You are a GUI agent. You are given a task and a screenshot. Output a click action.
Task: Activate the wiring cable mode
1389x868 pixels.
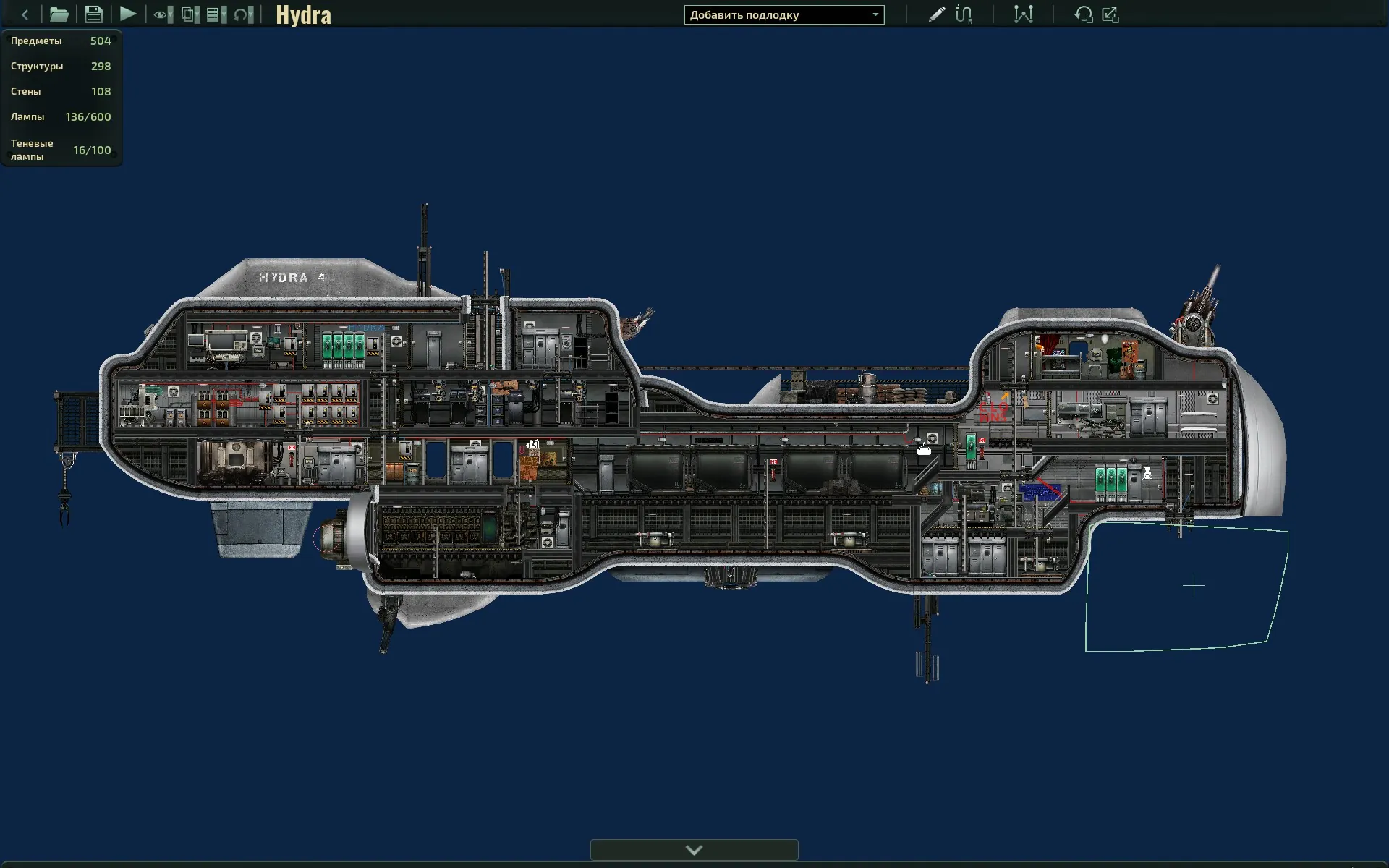coord(964,14)
